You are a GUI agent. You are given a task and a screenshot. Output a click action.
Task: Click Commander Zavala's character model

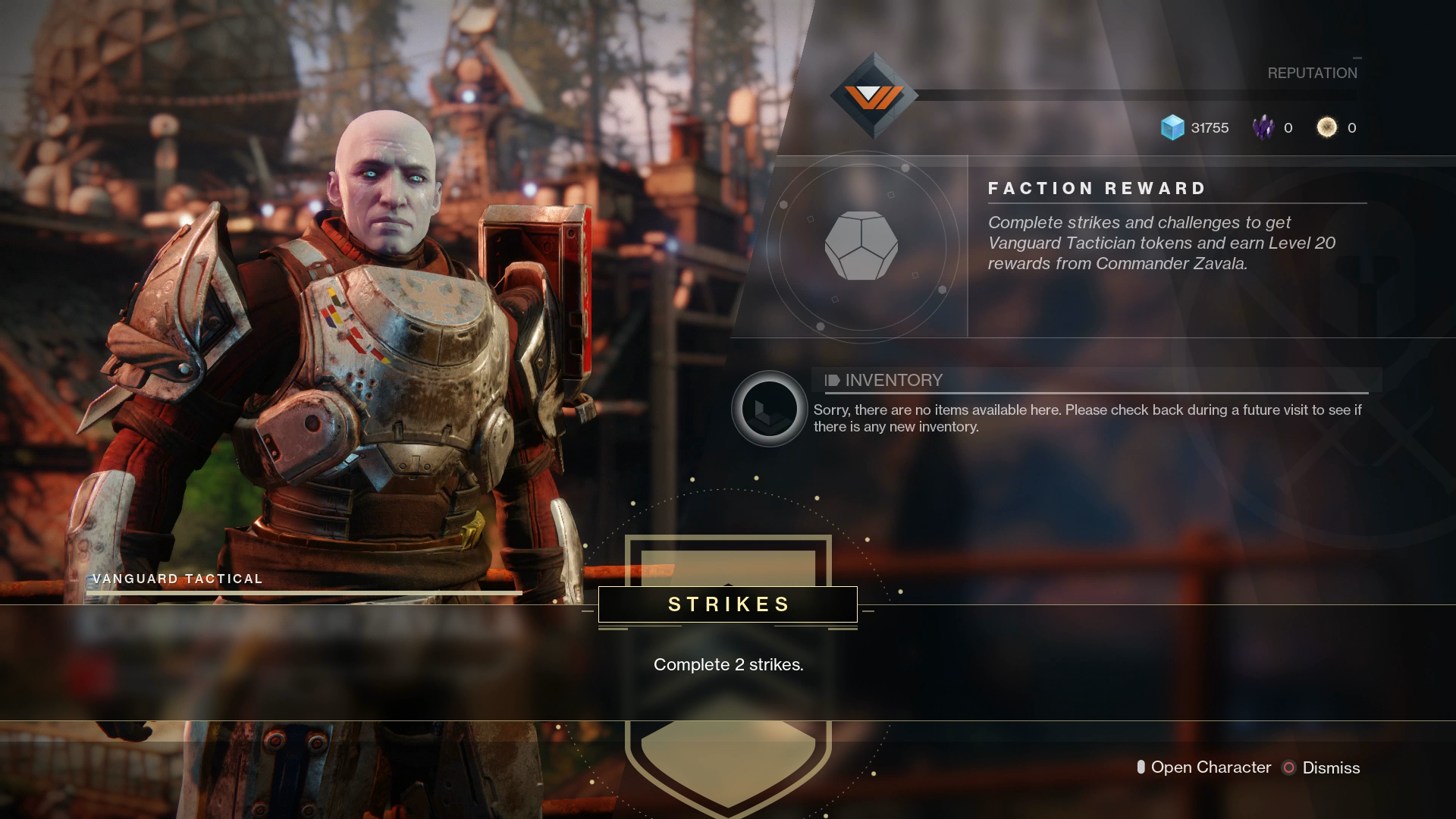[379, 341]
